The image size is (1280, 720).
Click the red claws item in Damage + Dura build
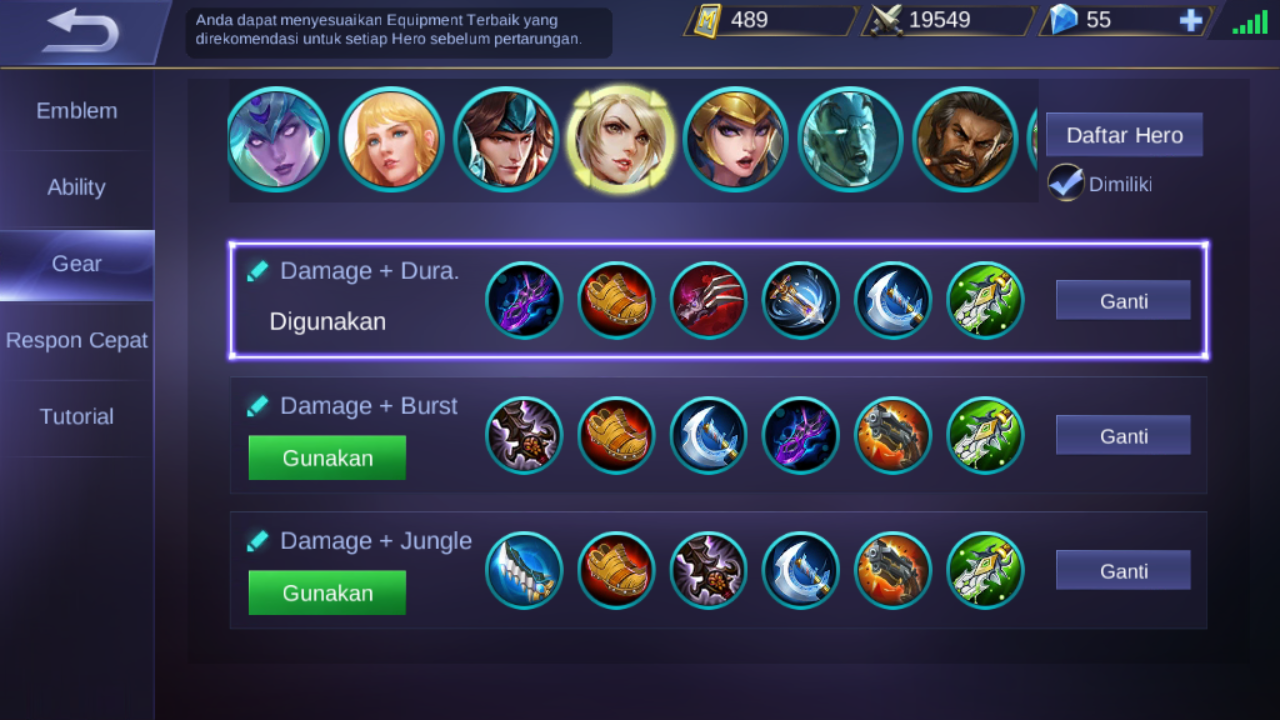pyautogui.click(x=708, y=300)
